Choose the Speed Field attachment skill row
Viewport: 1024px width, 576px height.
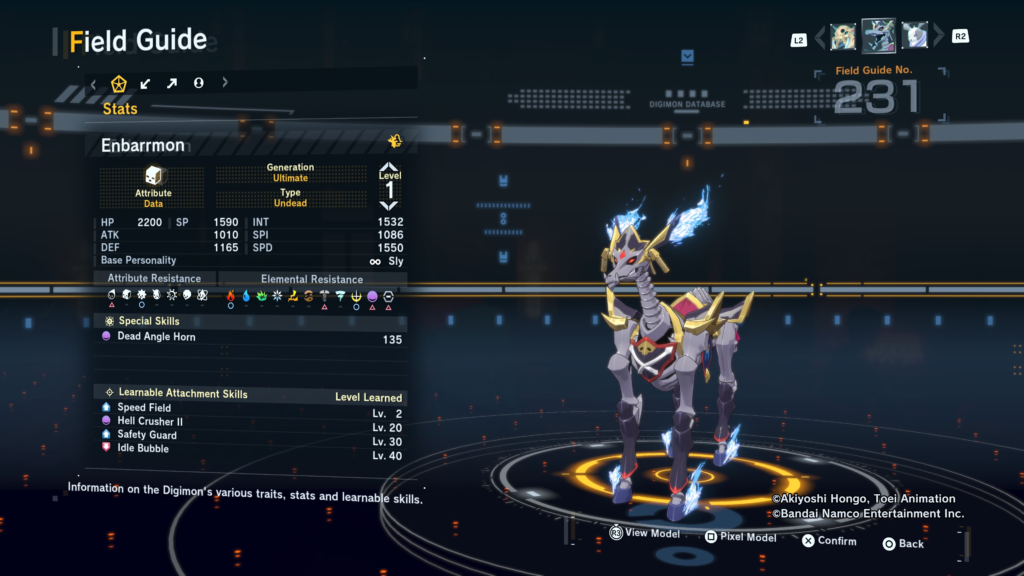pyautogui.click(x=144, y=408)
